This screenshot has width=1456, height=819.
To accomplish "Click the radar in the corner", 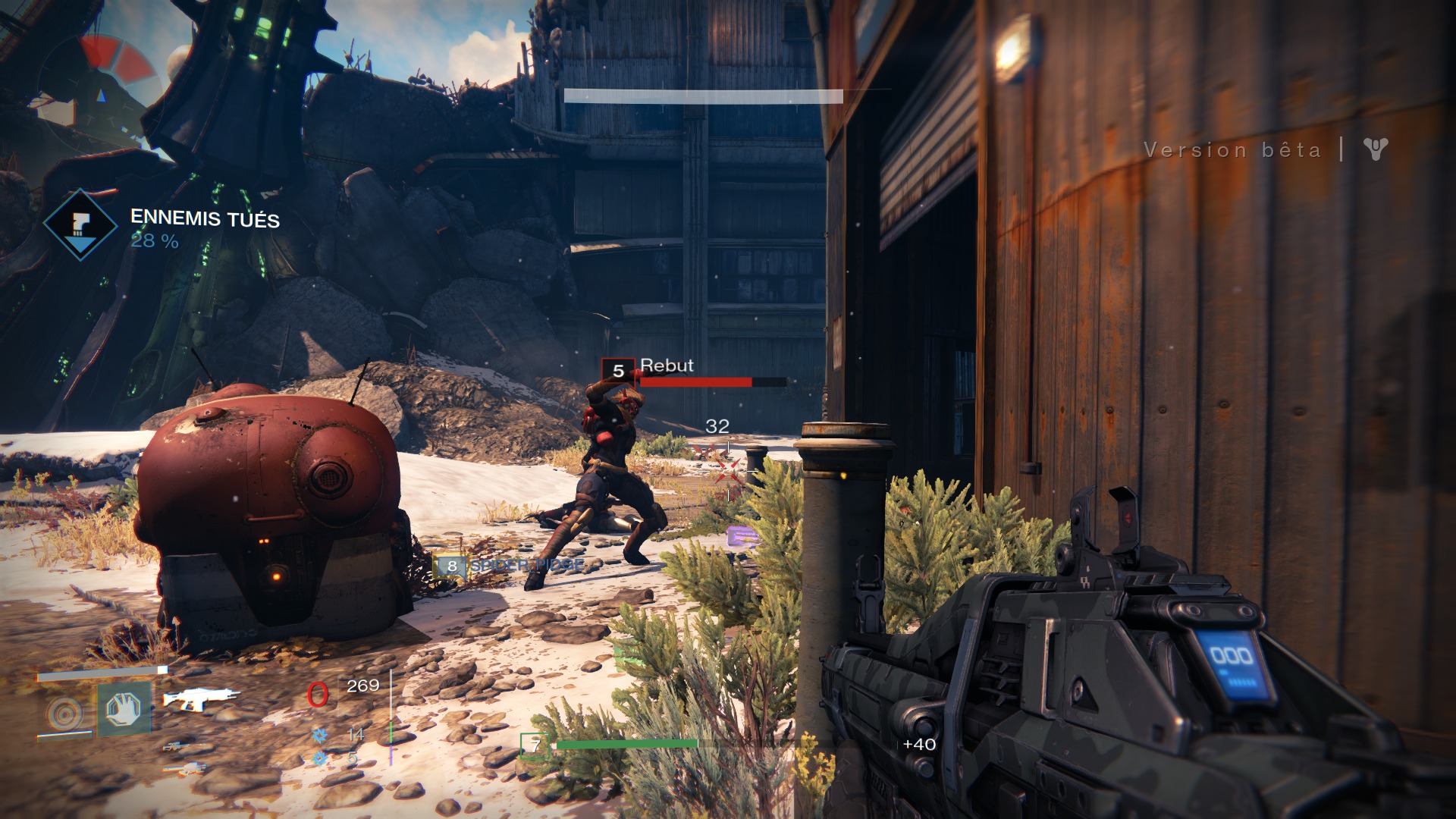I will pos(102,89).
